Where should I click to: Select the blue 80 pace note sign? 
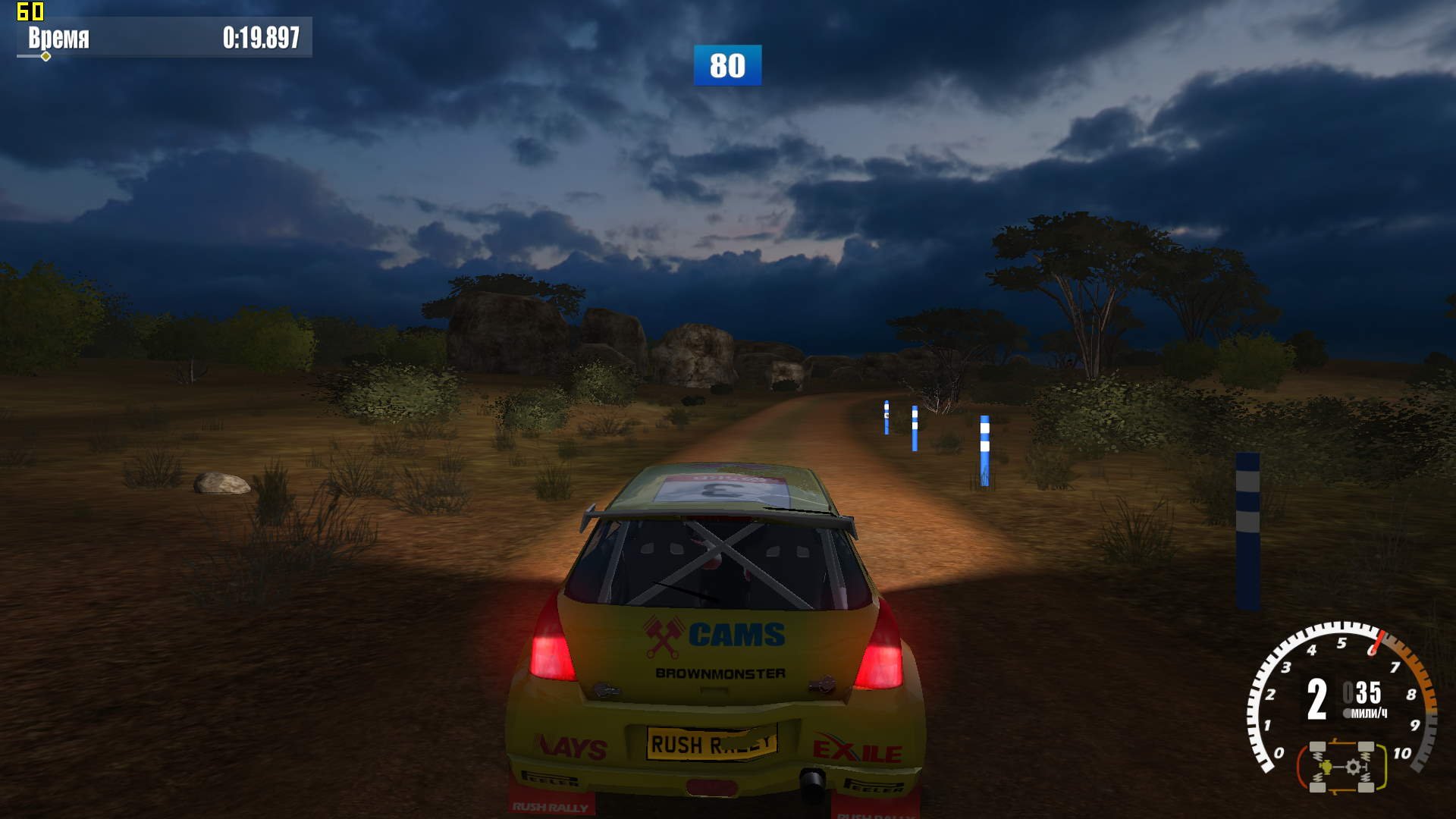click(x=727, y=65)
